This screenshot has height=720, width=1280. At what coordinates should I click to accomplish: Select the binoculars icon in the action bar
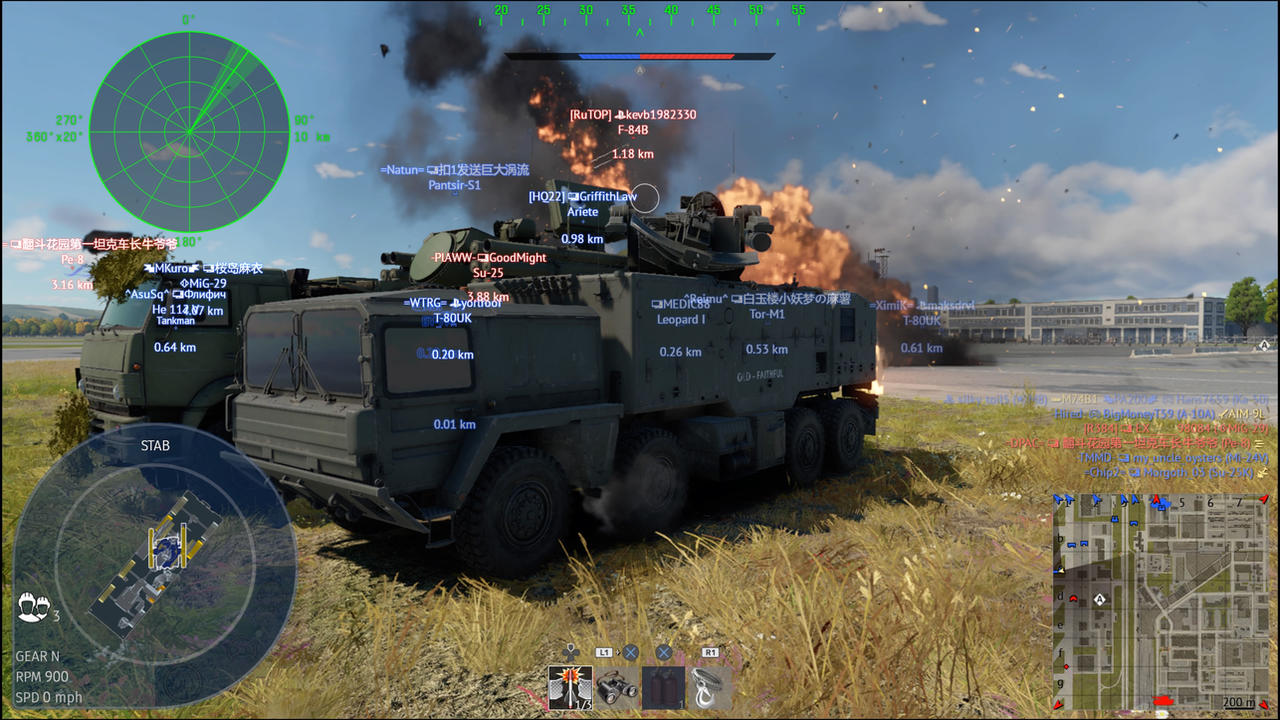[617, 689]
